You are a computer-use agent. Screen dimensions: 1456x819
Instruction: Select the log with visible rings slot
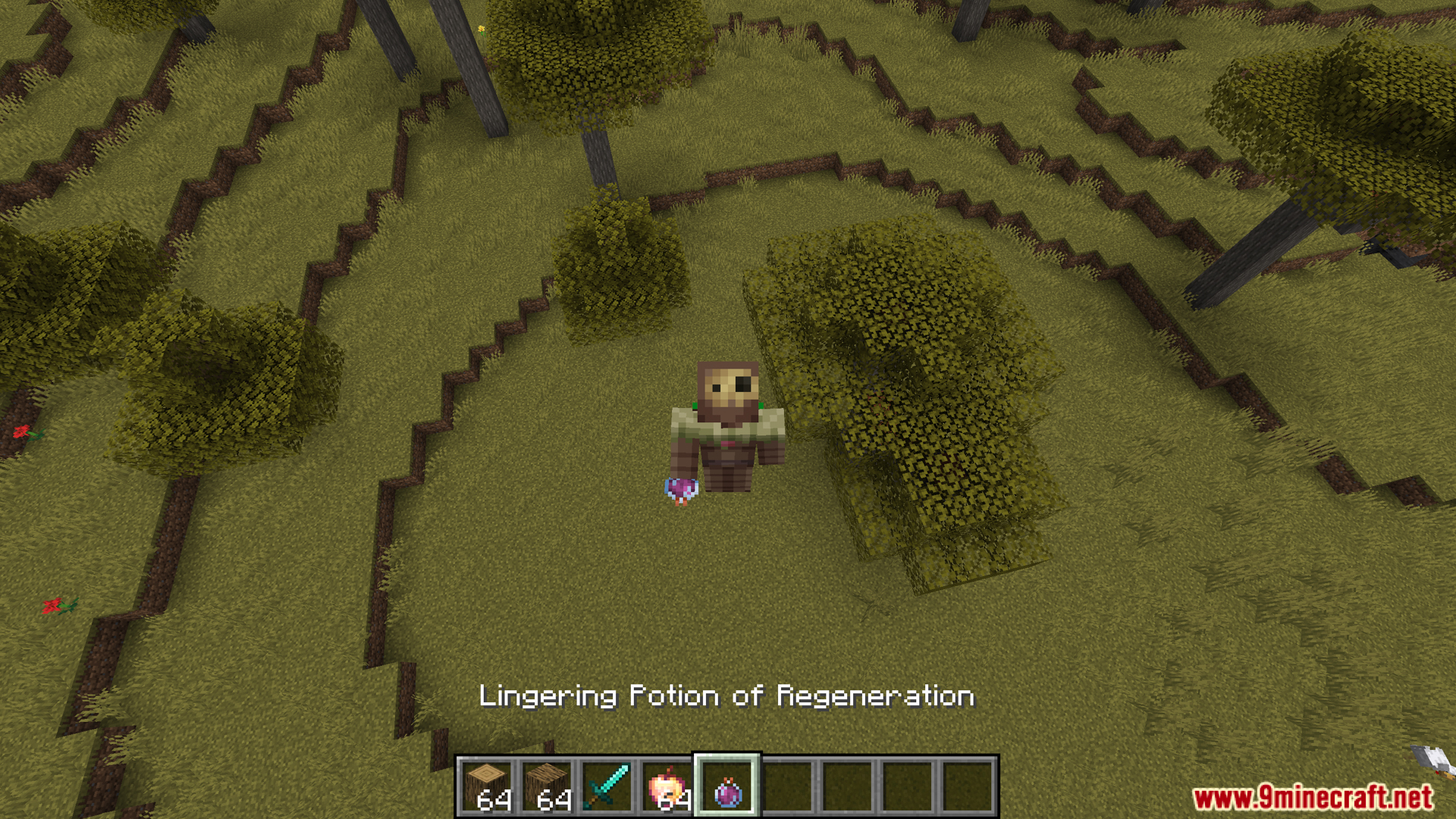[487, 786]
